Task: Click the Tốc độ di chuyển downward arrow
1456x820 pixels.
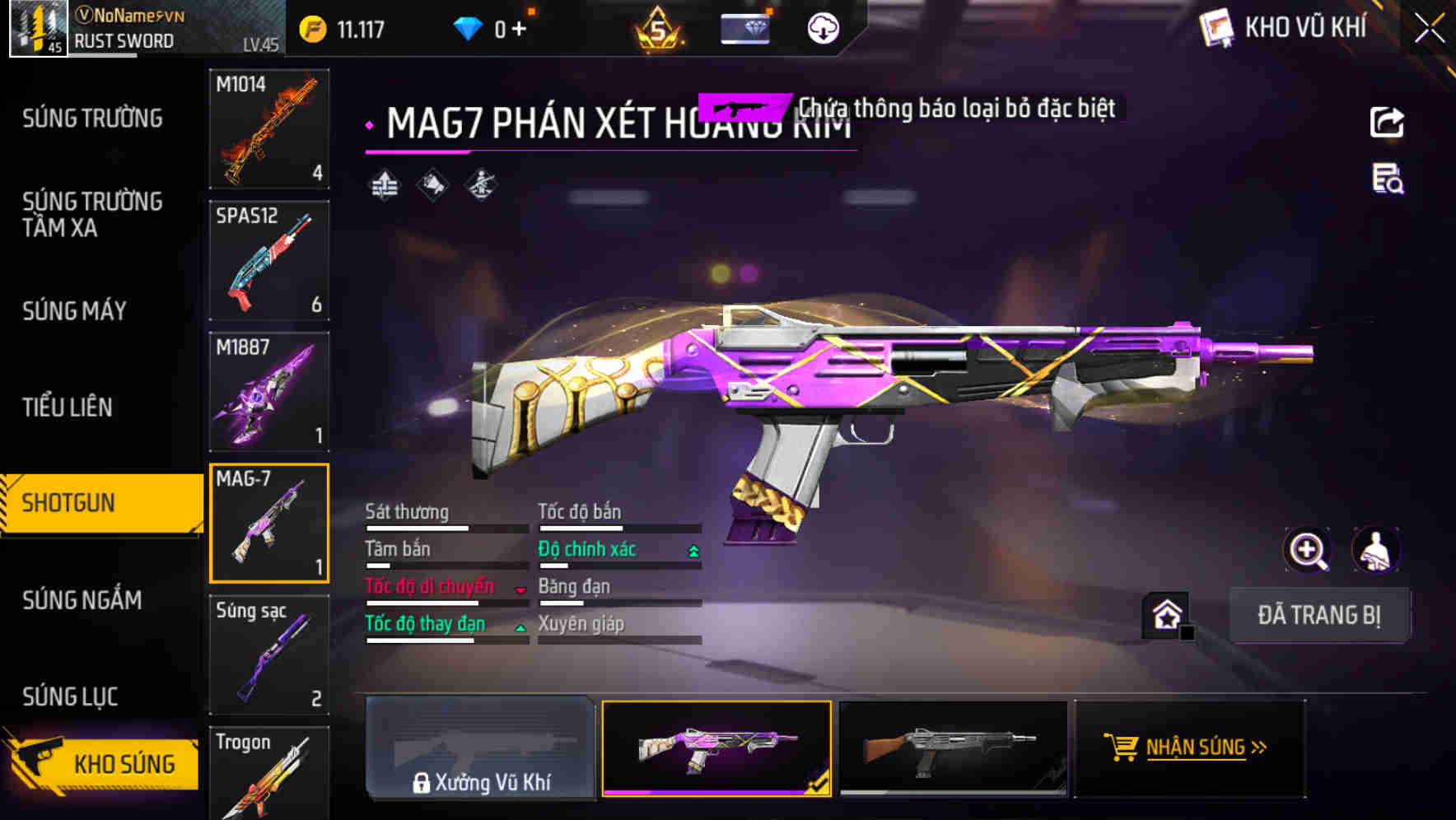Action: (x=520, y=589)
